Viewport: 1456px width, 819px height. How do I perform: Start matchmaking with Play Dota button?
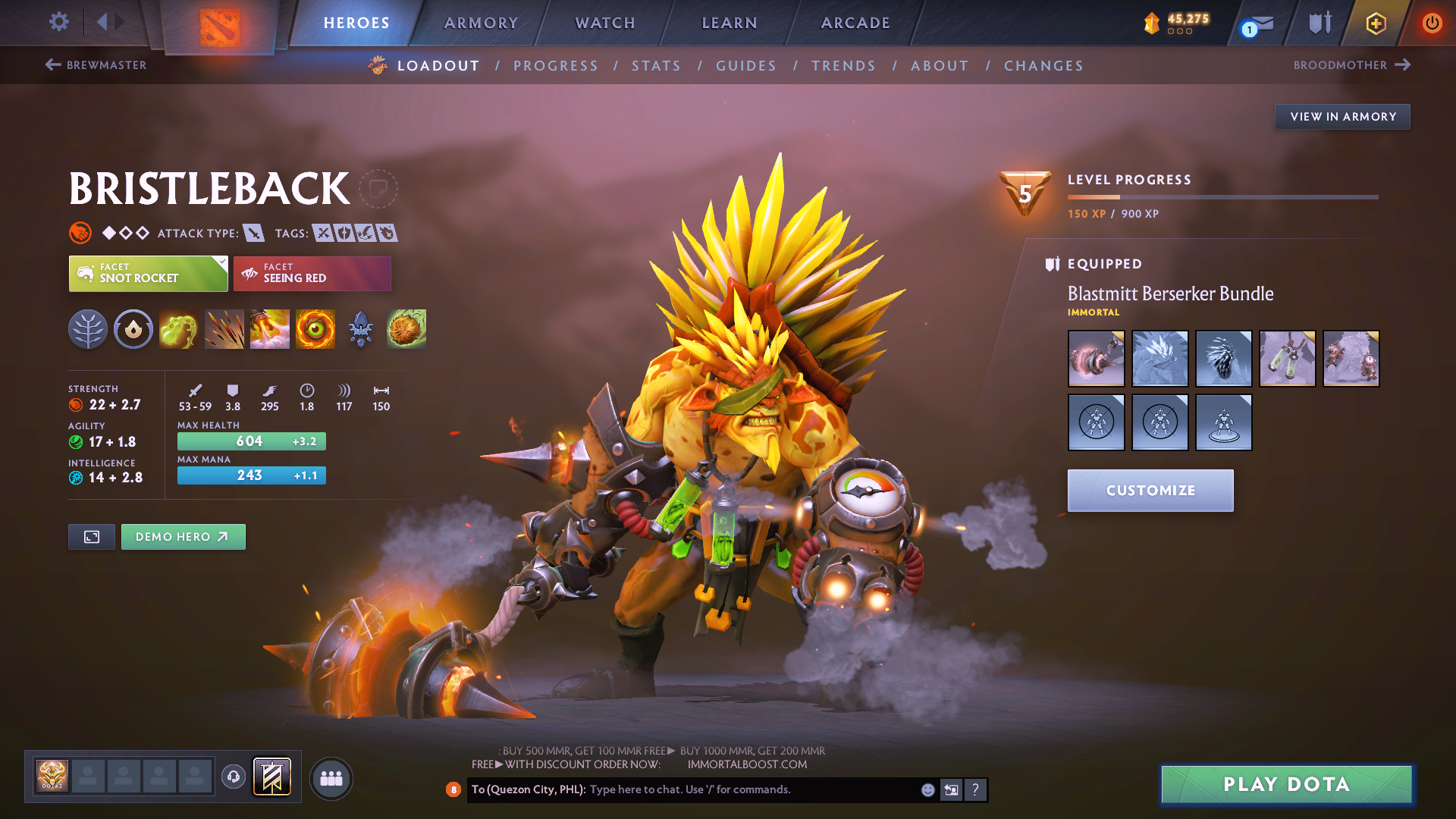[x=1286, y=784]
